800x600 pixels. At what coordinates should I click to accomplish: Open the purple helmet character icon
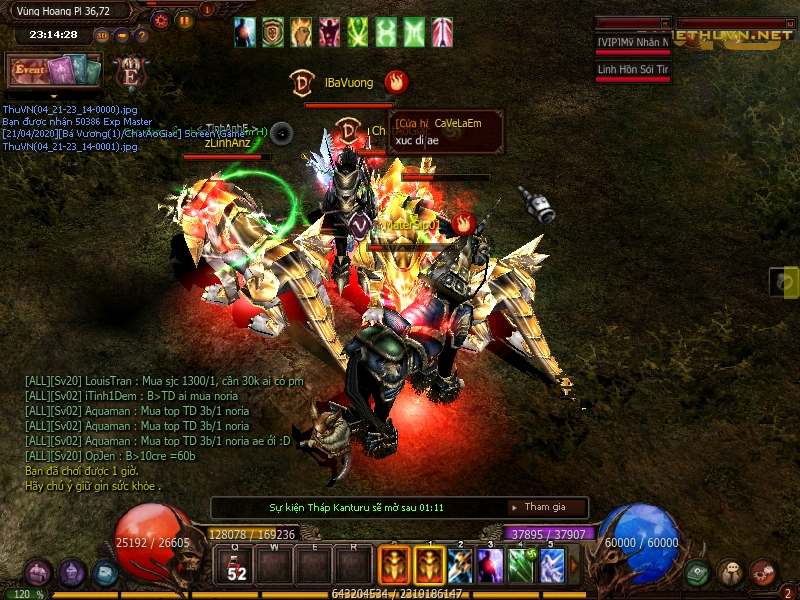pos(71,572)
